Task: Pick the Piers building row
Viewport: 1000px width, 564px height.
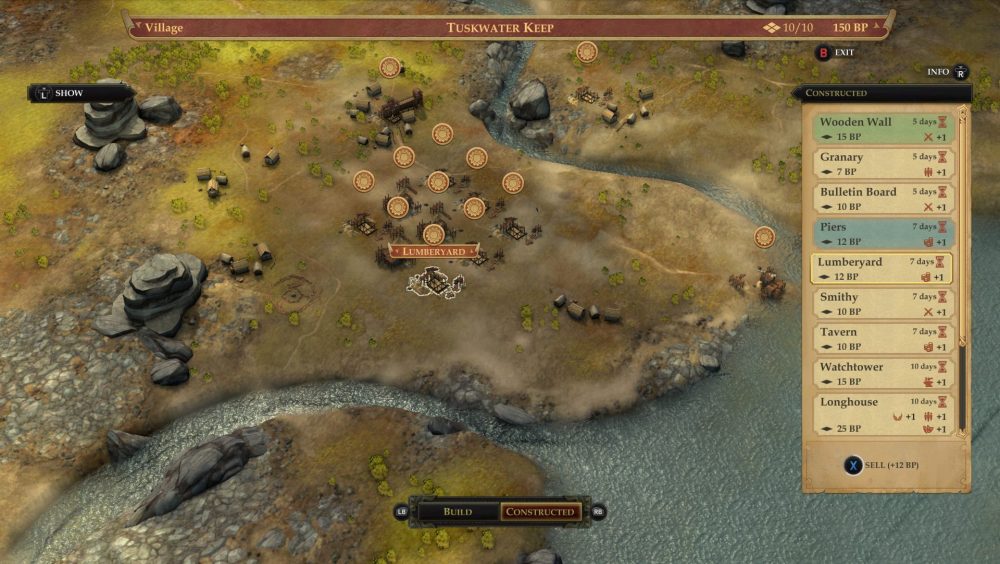Action: pyautogui.click(x=880, y=234)
